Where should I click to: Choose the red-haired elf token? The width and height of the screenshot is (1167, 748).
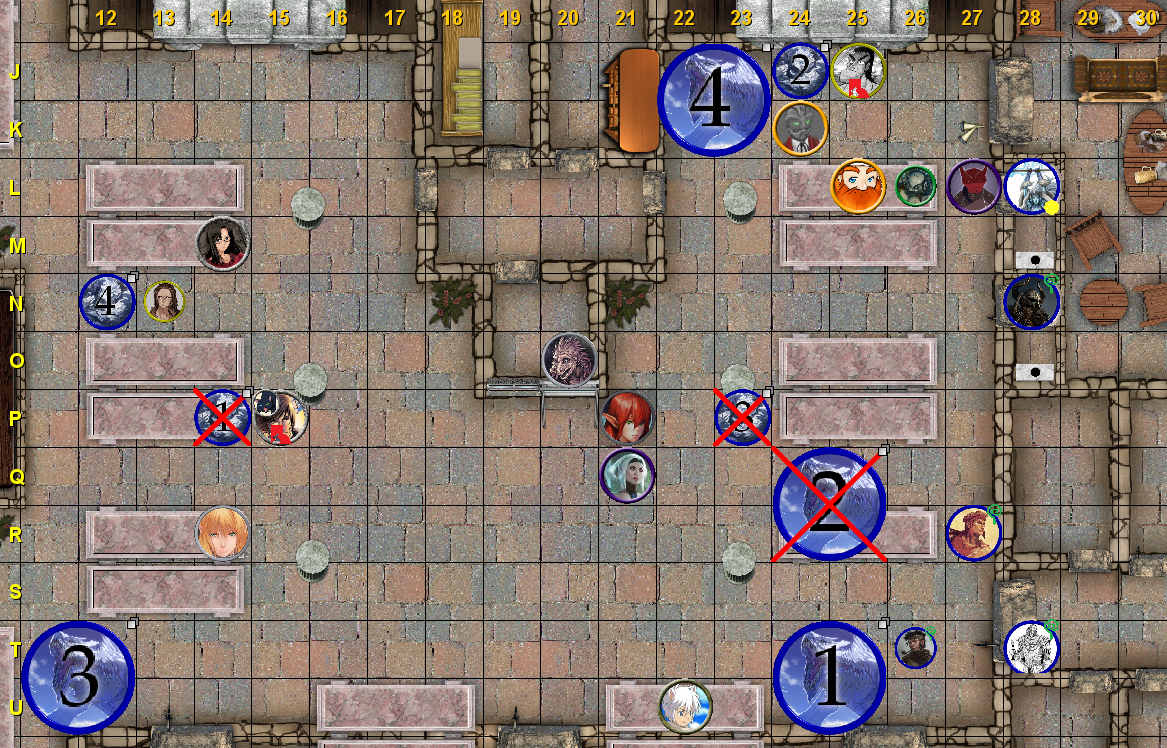[627, 417]
